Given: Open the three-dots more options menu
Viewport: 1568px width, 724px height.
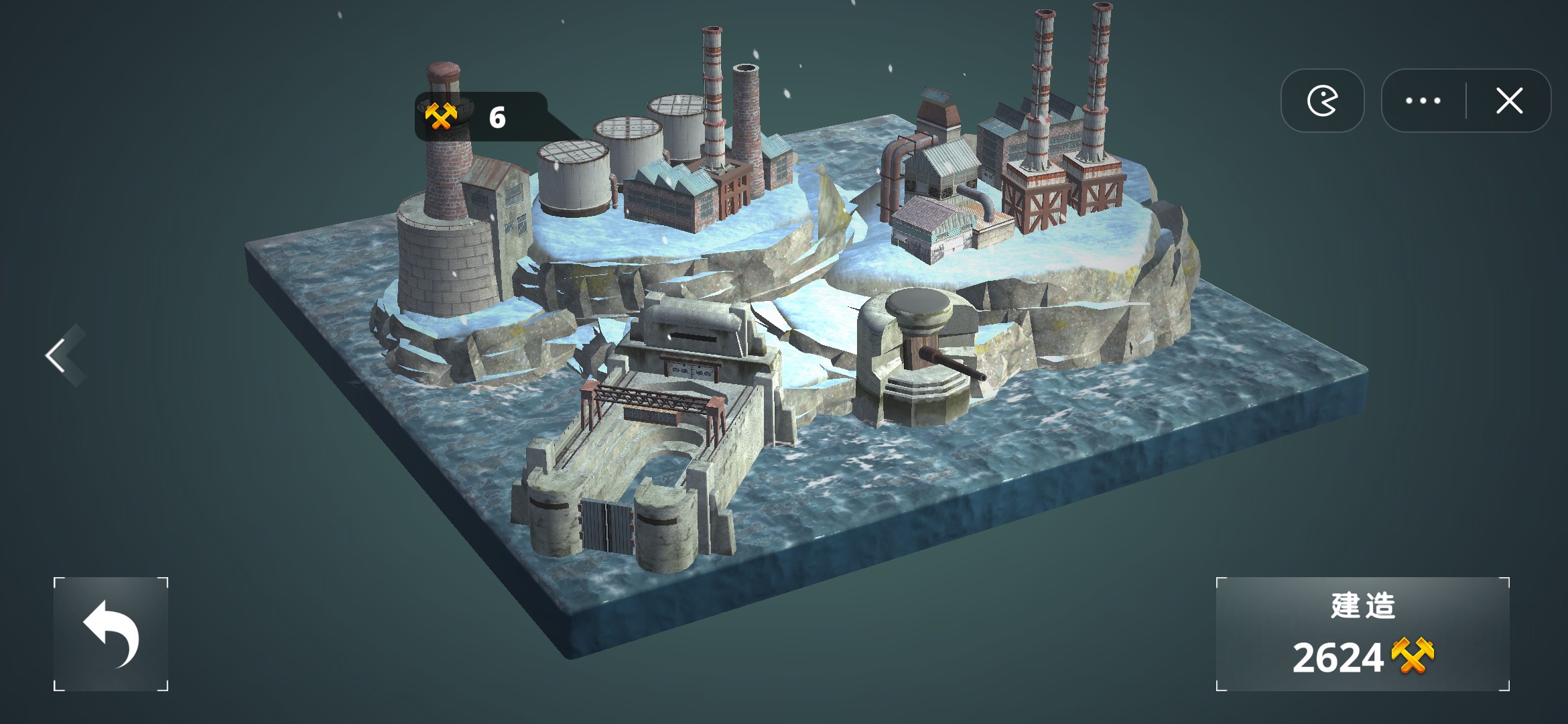Looking at the screenshot, I should point(1423,101).
